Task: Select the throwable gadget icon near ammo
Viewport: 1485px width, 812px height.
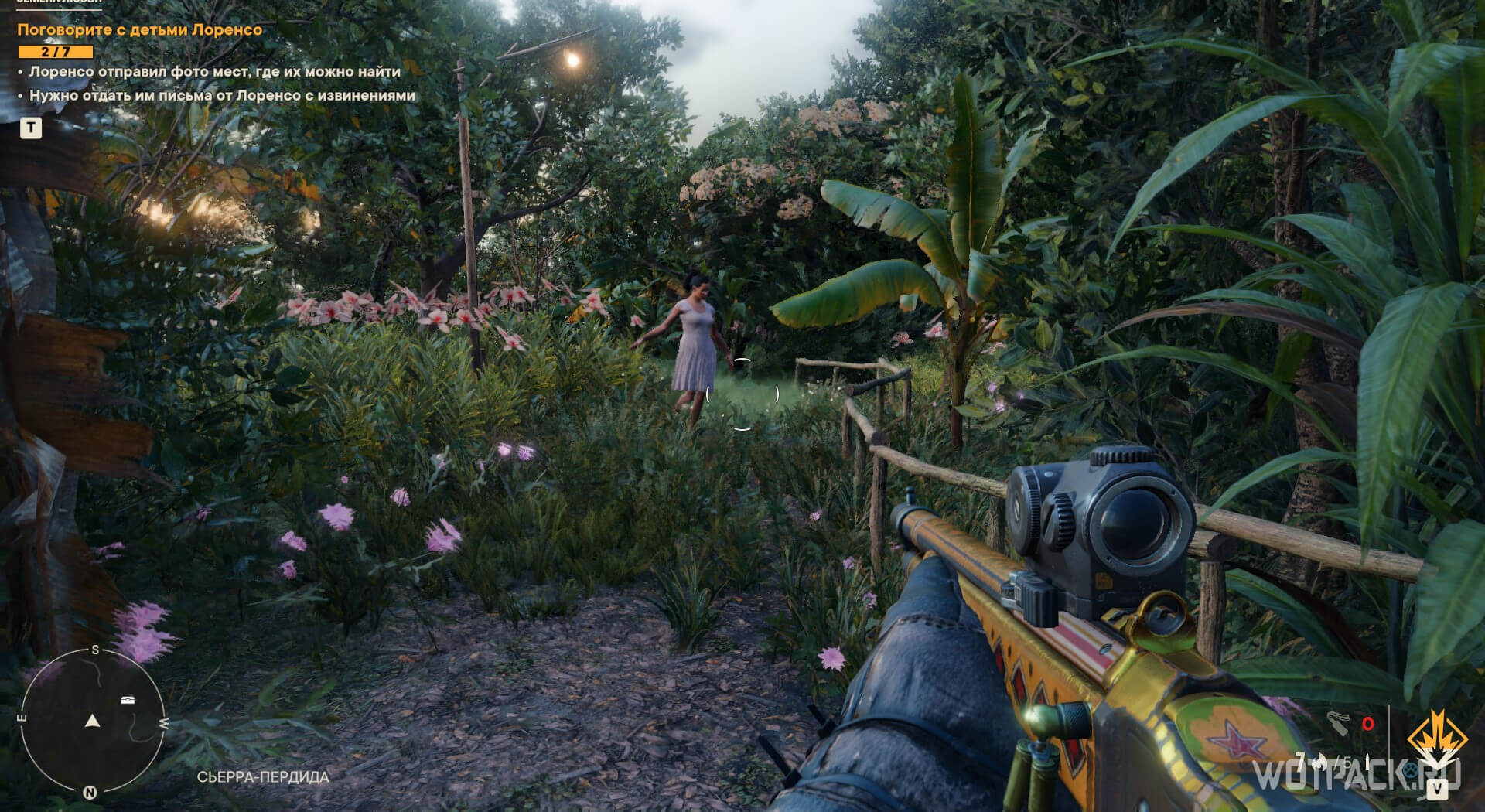Action: (x=1339, y=724)
